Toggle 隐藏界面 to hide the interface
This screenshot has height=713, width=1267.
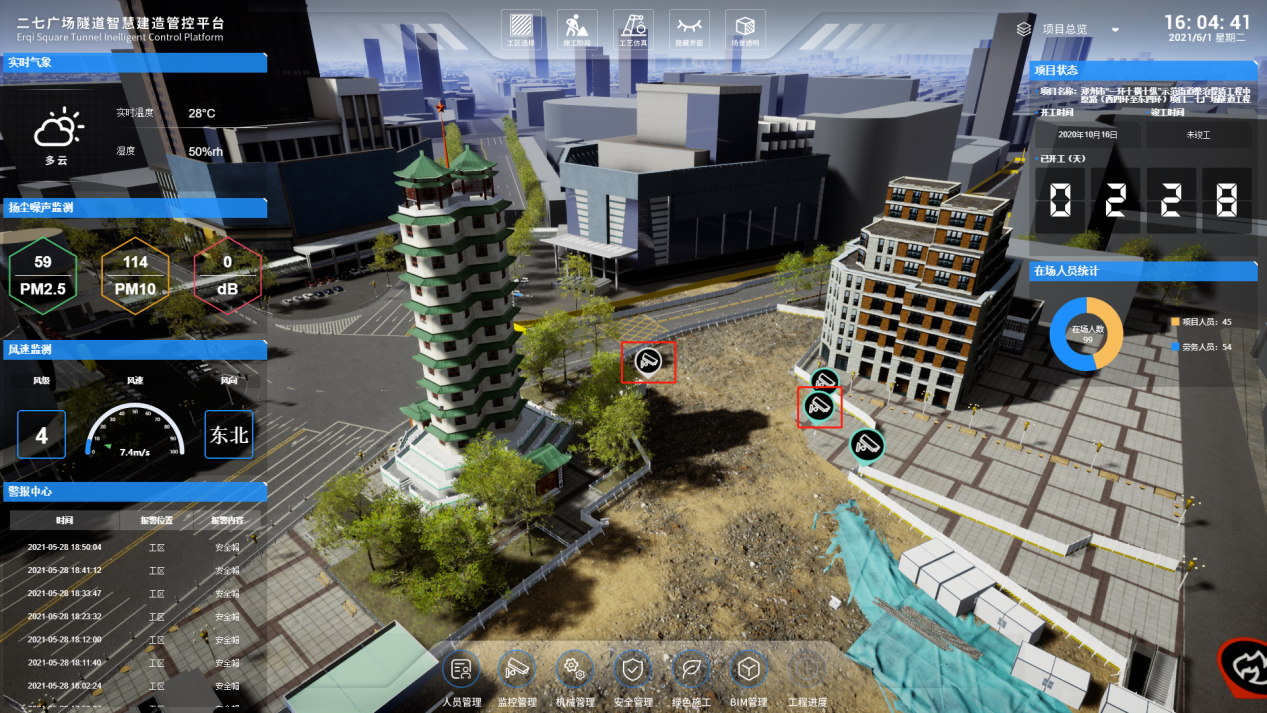pyautogui.click(x=689, y=28)
